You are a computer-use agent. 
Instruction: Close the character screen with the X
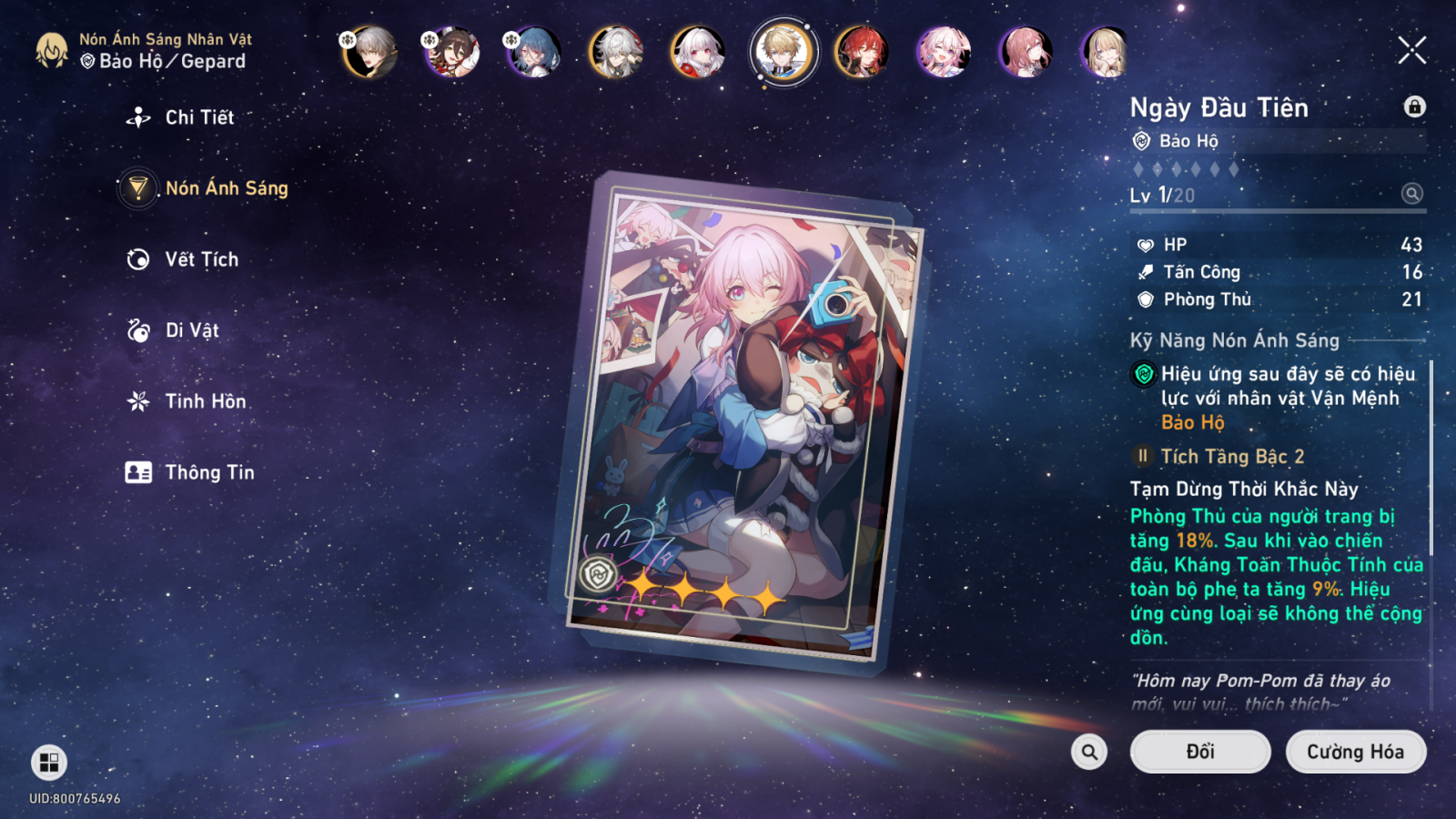pyautogui.click(x=1411, y=50)
